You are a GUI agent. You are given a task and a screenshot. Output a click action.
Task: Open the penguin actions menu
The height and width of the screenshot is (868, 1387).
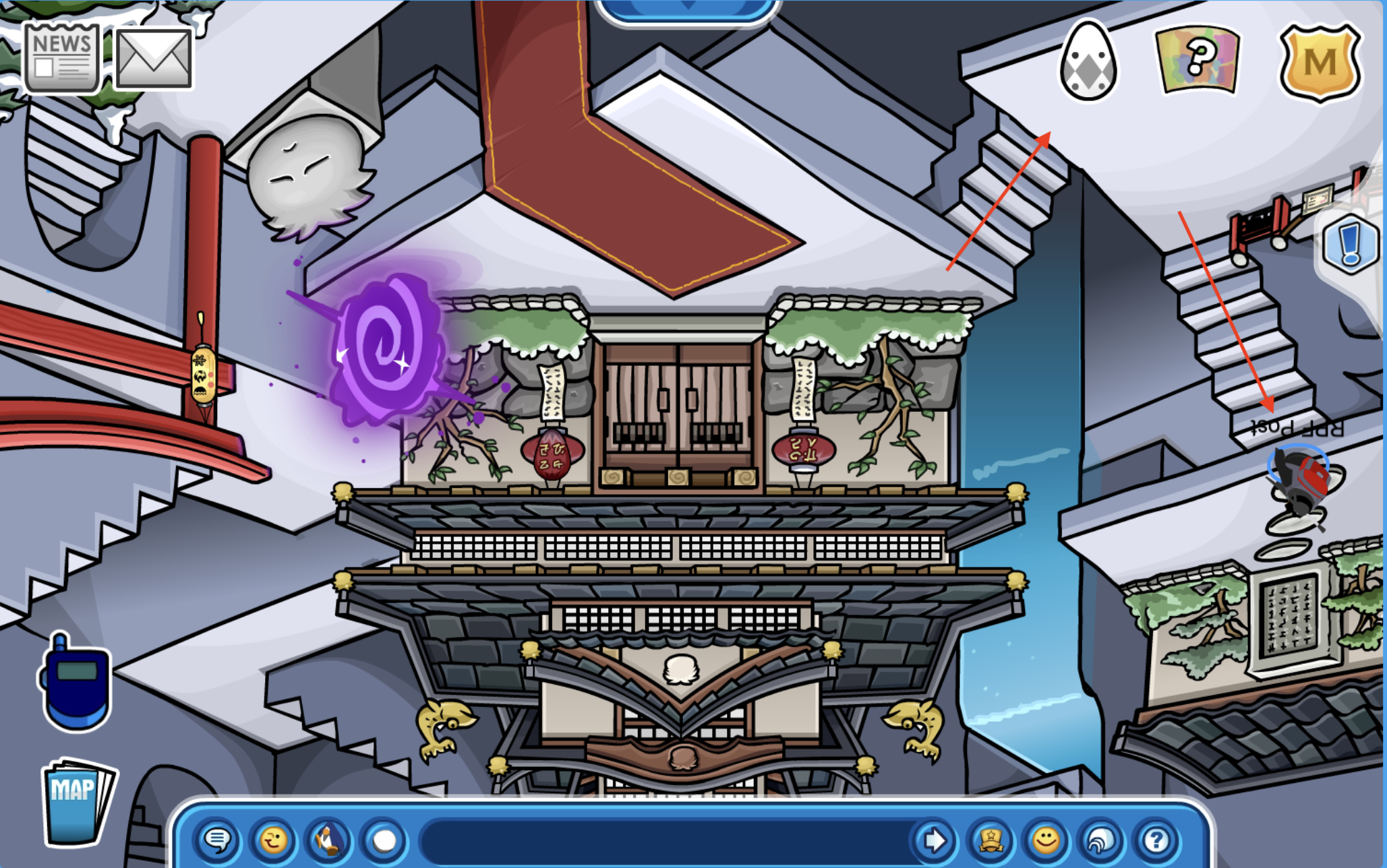pyautogui.click(x=328, y=840)
